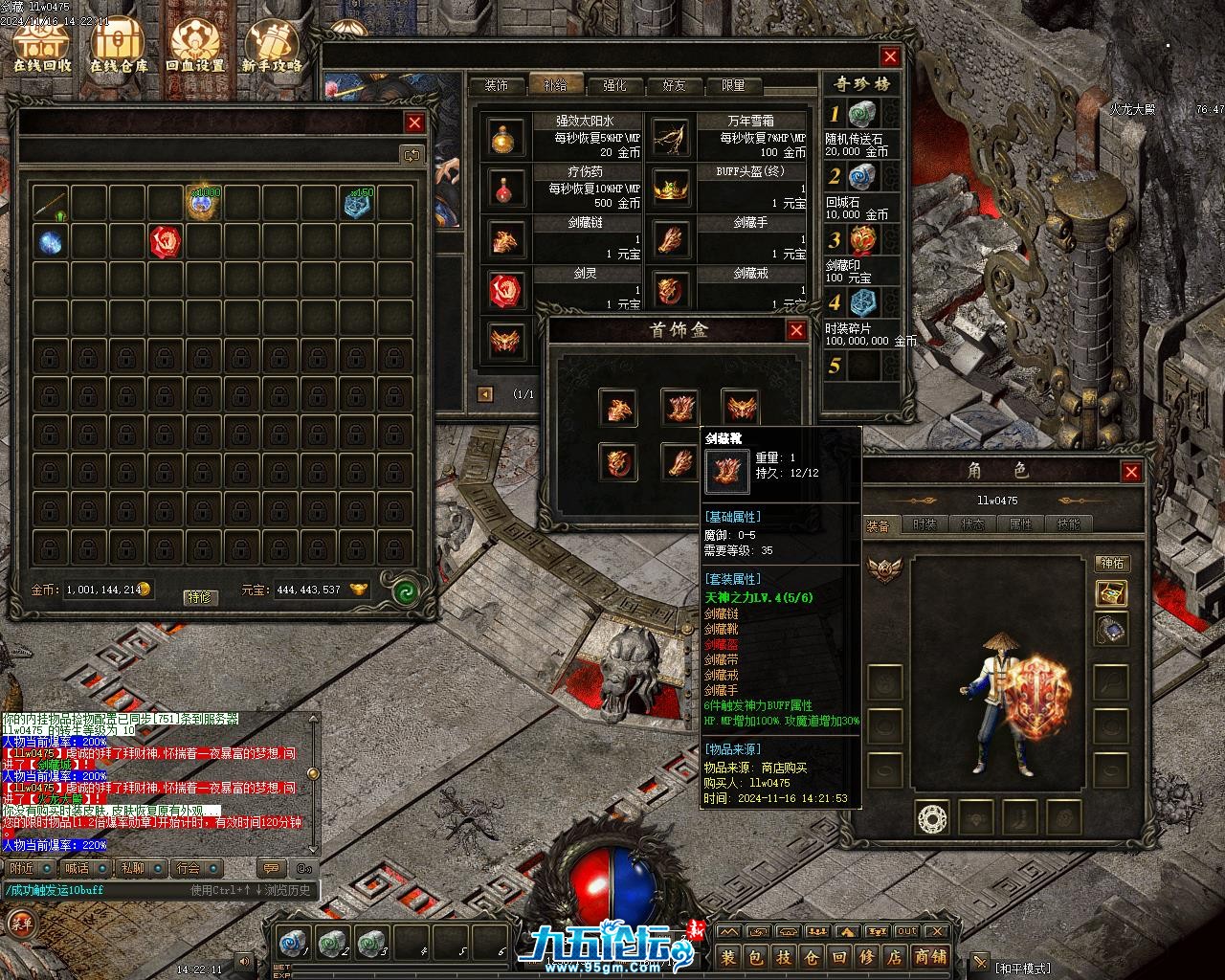Open the 商铺 store button
Screen dimensions: 1225x980
click(930, 956)
